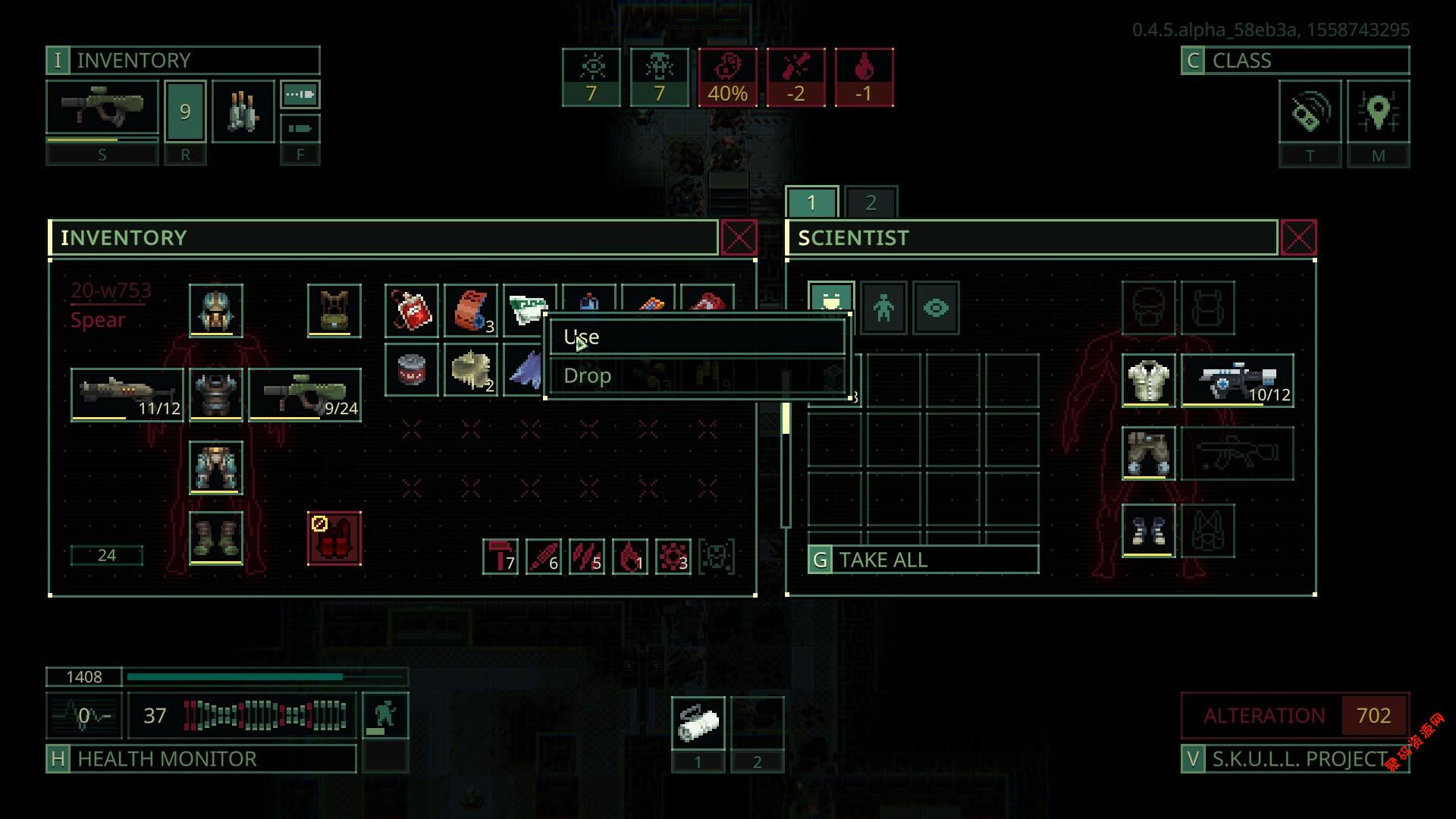This screenshot has height=819, width=1456.
Task: Open the Class panel
Action: (1294, 61)
